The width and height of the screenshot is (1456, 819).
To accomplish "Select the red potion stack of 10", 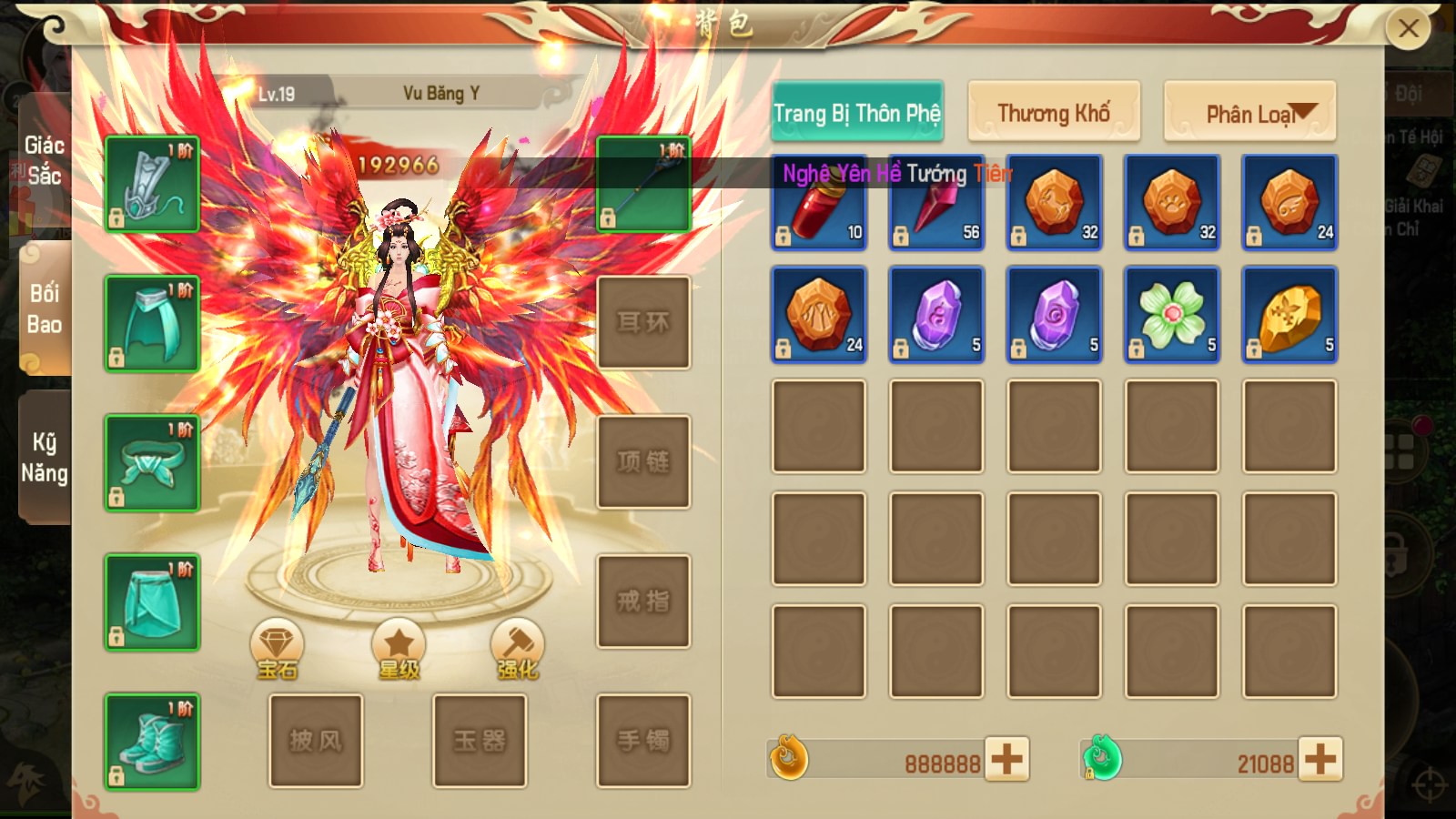I will tap(818, 201).
